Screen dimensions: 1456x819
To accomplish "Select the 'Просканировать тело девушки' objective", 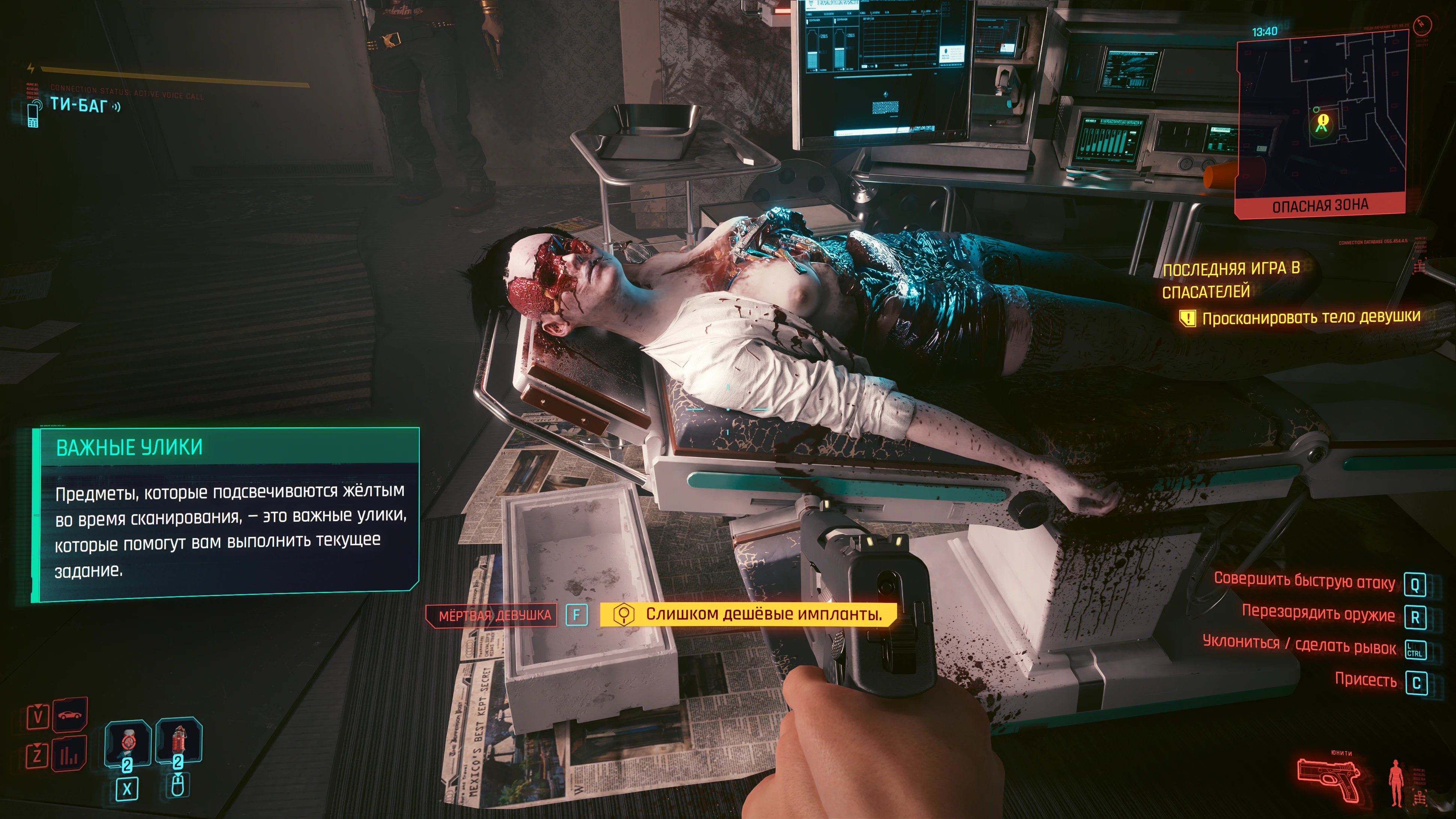I will [1310, 318].
